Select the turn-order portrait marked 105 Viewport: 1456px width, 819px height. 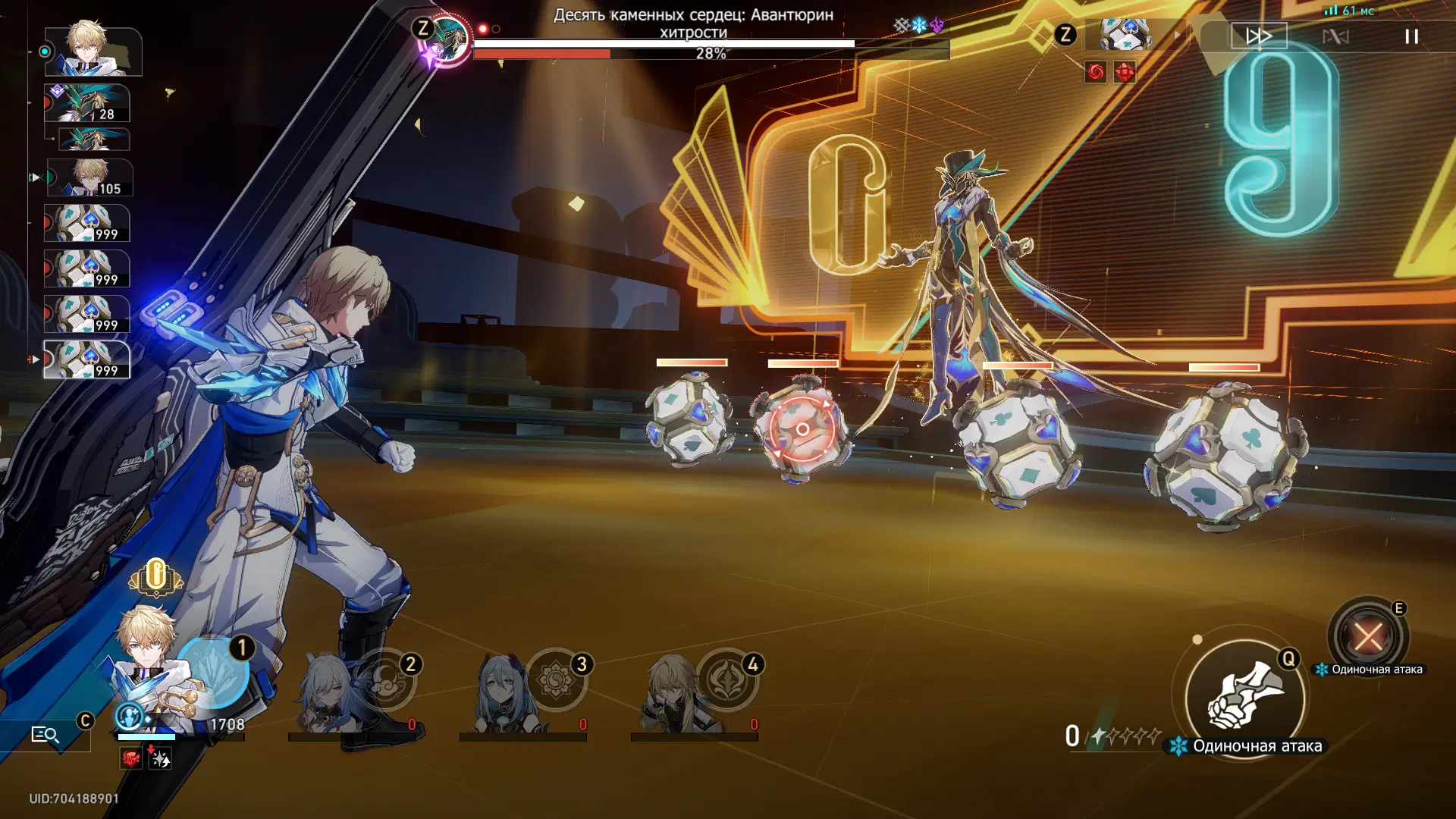pyautogui.click(x=90, y=177)
